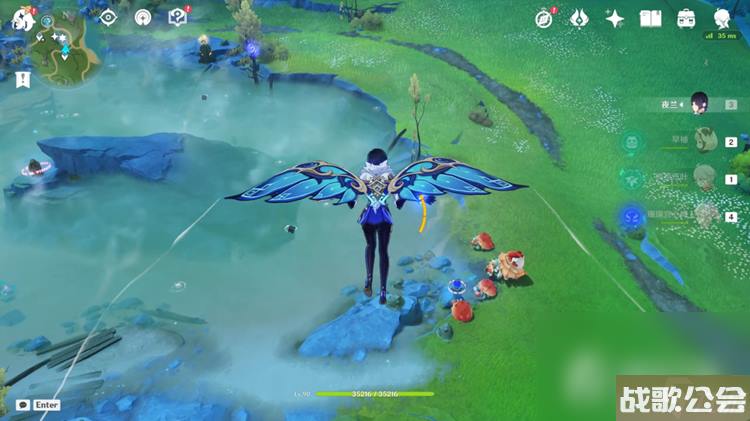Open the Character screen silhouette icon

722,19
